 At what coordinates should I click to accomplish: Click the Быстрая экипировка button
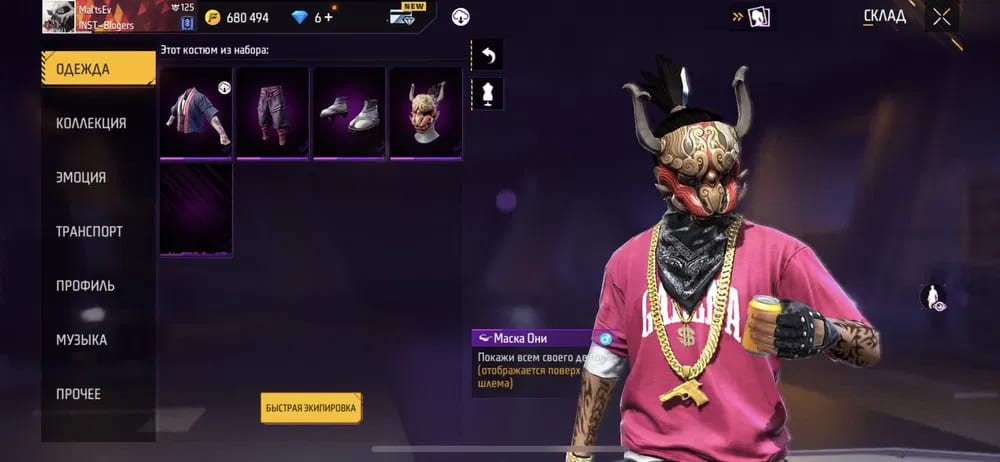tap(311, 408)
